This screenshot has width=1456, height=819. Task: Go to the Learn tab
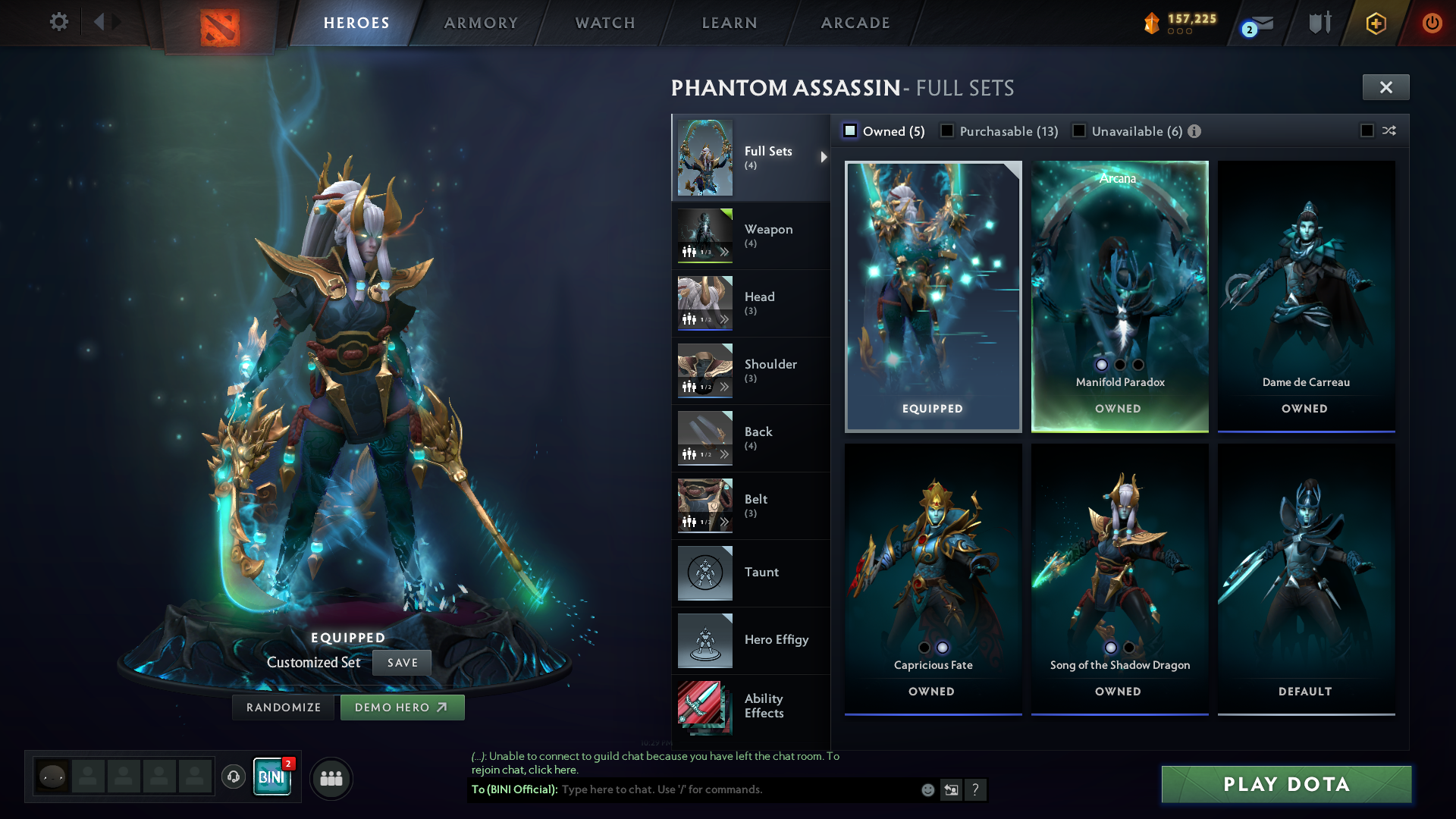pyautogui.click(x=730, y=23)
